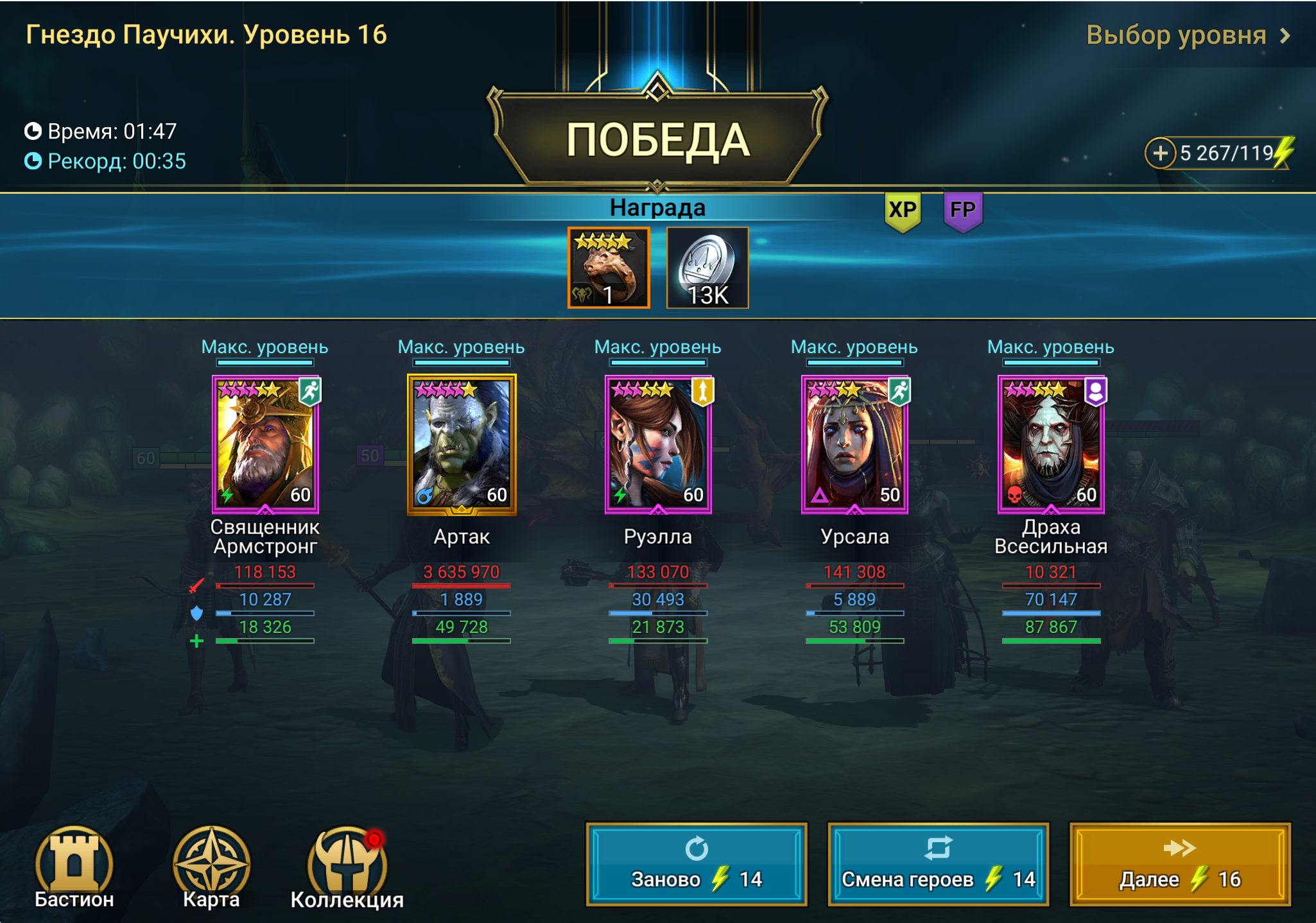Open the Карта map screen
Viewport: 1316px width, 923px height.
click(x=211, y=867)
